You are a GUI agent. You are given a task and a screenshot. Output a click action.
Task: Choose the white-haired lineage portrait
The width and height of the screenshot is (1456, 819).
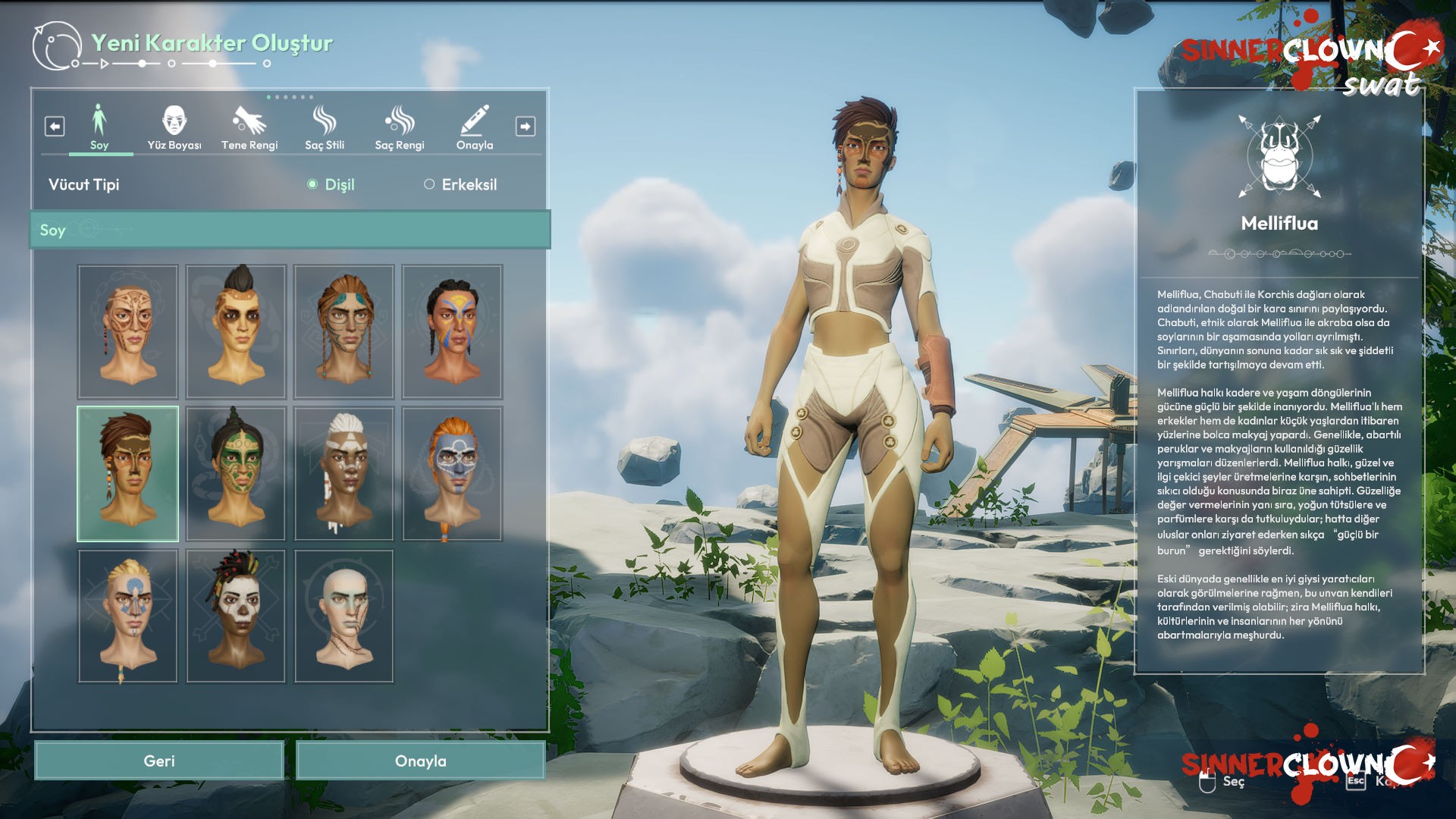(344, 473)
